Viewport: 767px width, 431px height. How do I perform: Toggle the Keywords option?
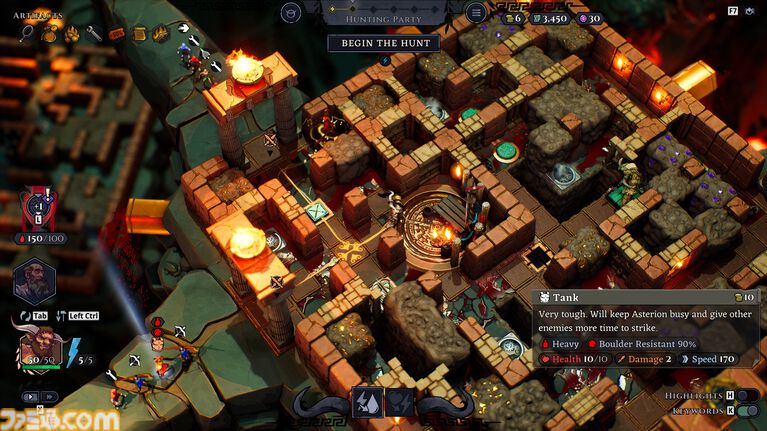(x=743, y=411)
